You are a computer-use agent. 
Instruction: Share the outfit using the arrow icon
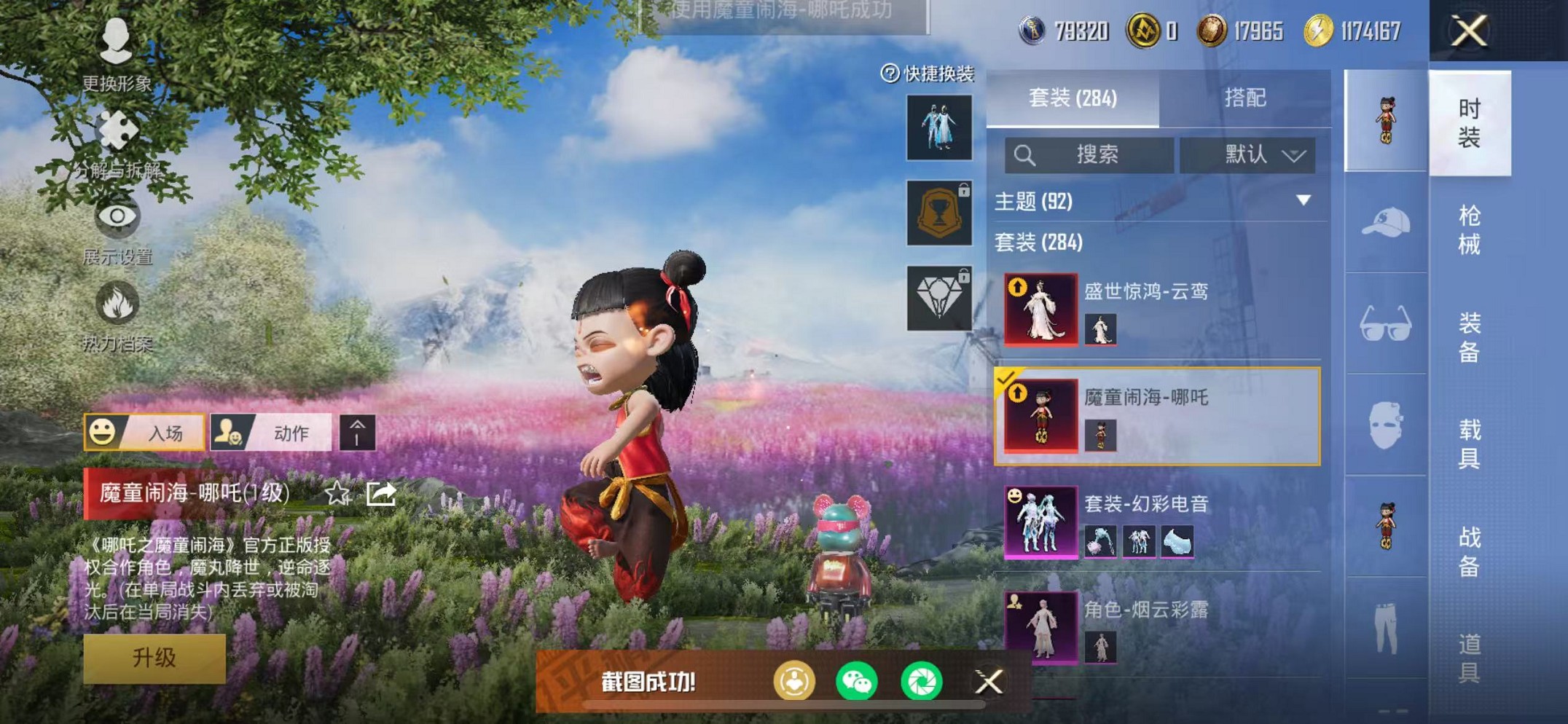coord(381,494)
